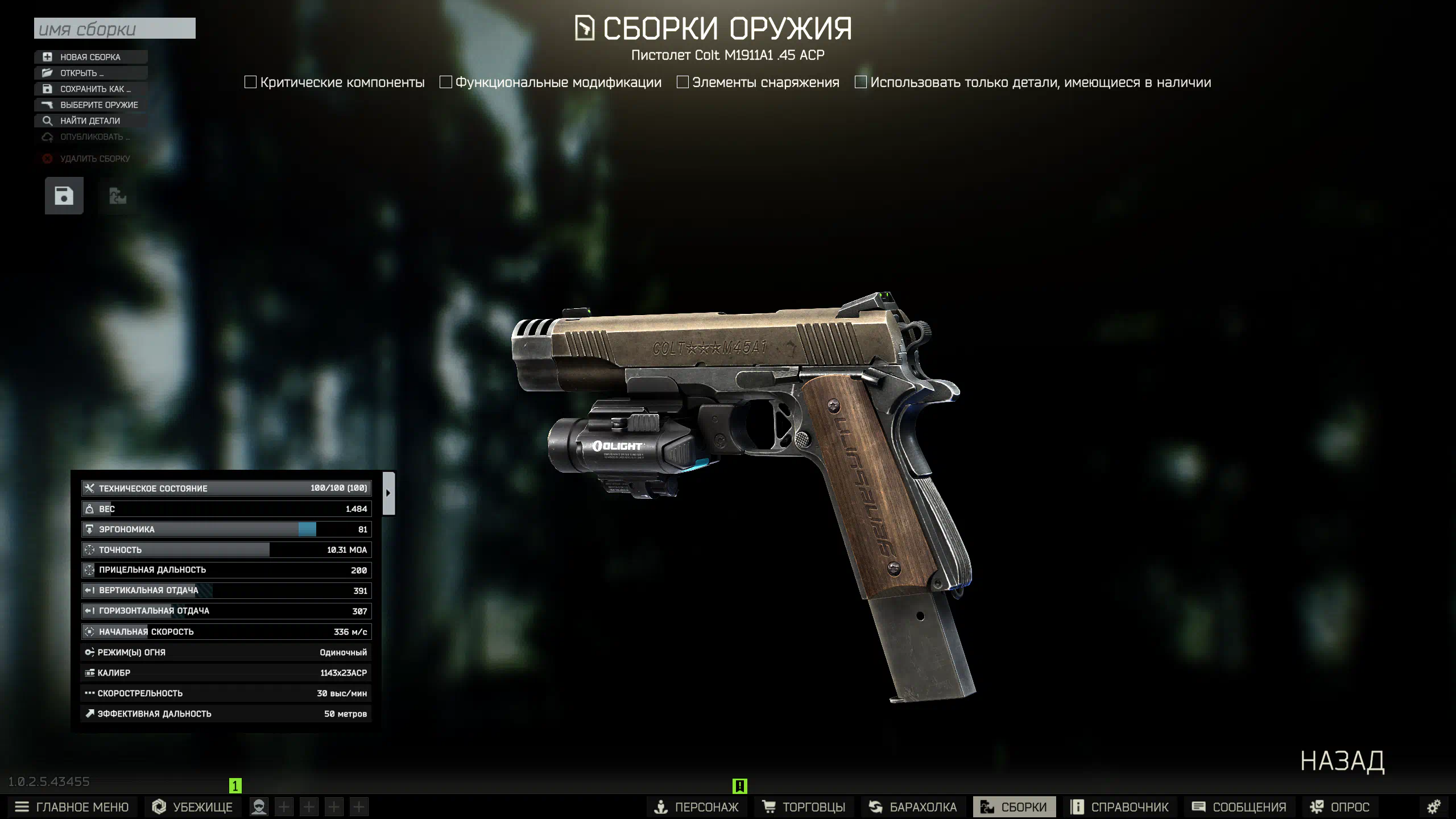1456x819 pixels.
Task: Open the Торговцы traders tab
Action: click(x=804, y=806)
